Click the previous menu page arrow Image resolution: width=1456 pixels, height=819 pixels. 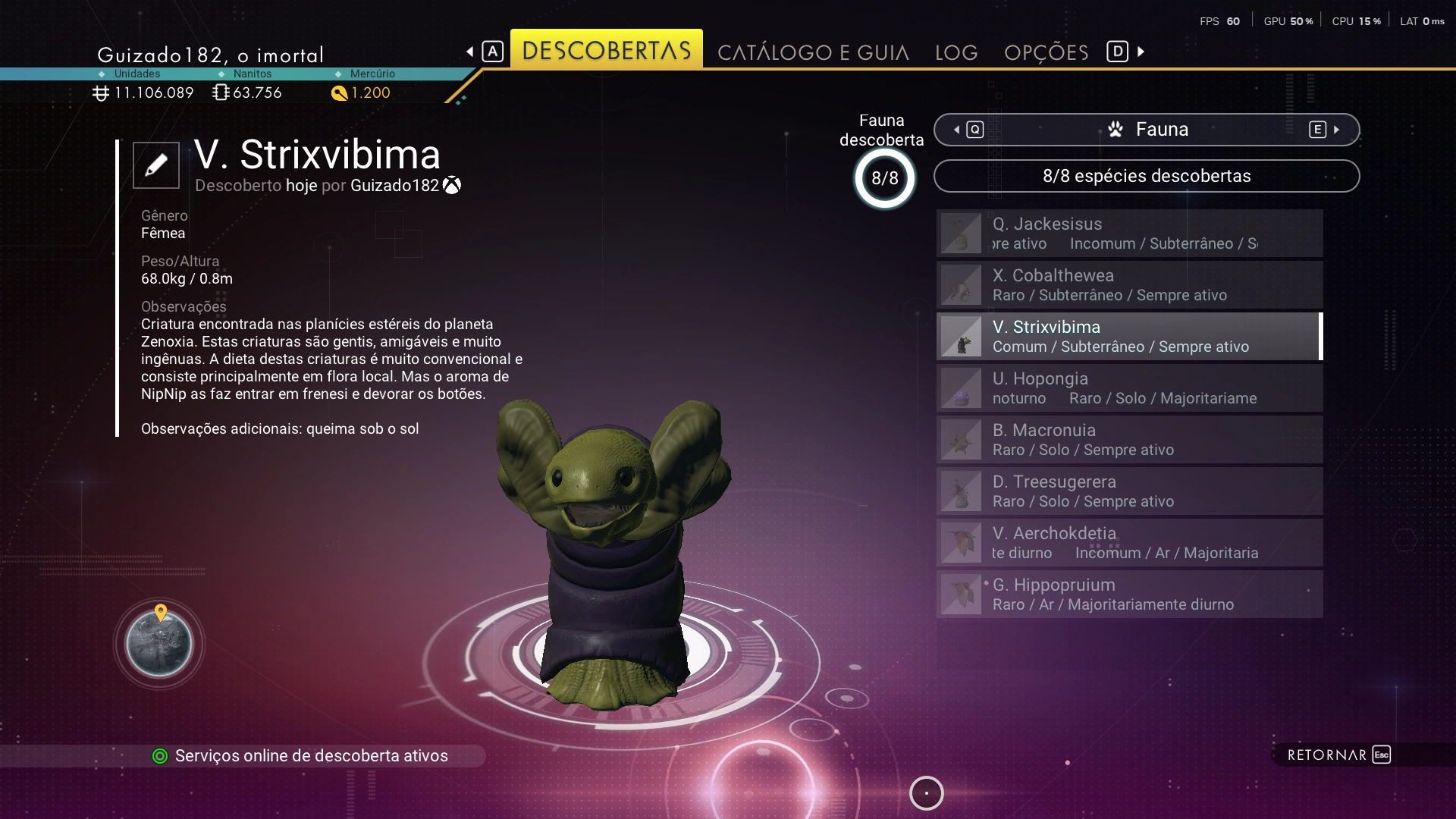(x=470, y=52)
